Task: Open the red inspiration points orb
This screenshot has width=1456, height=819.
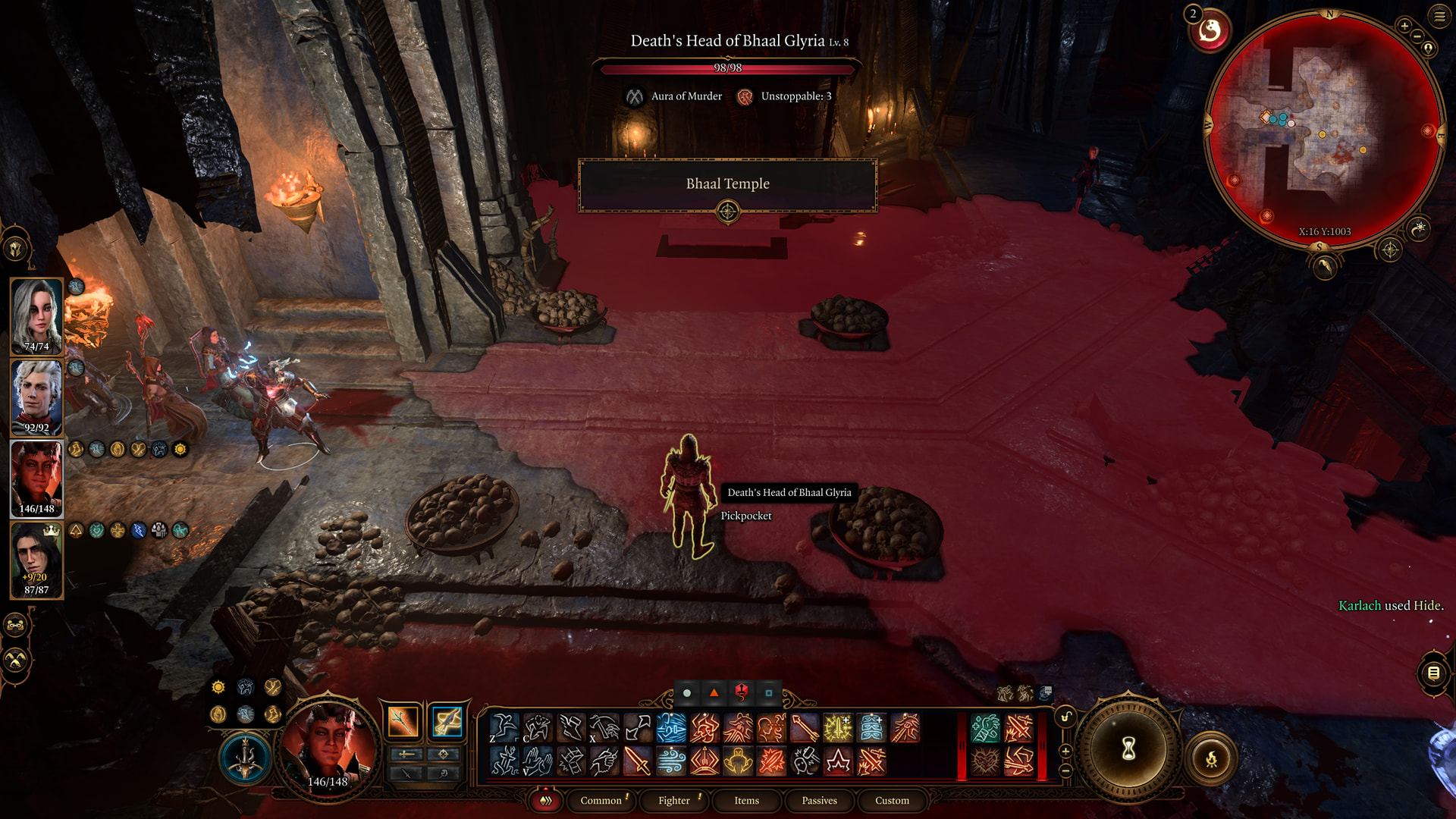Action: tap(1210, 31)
